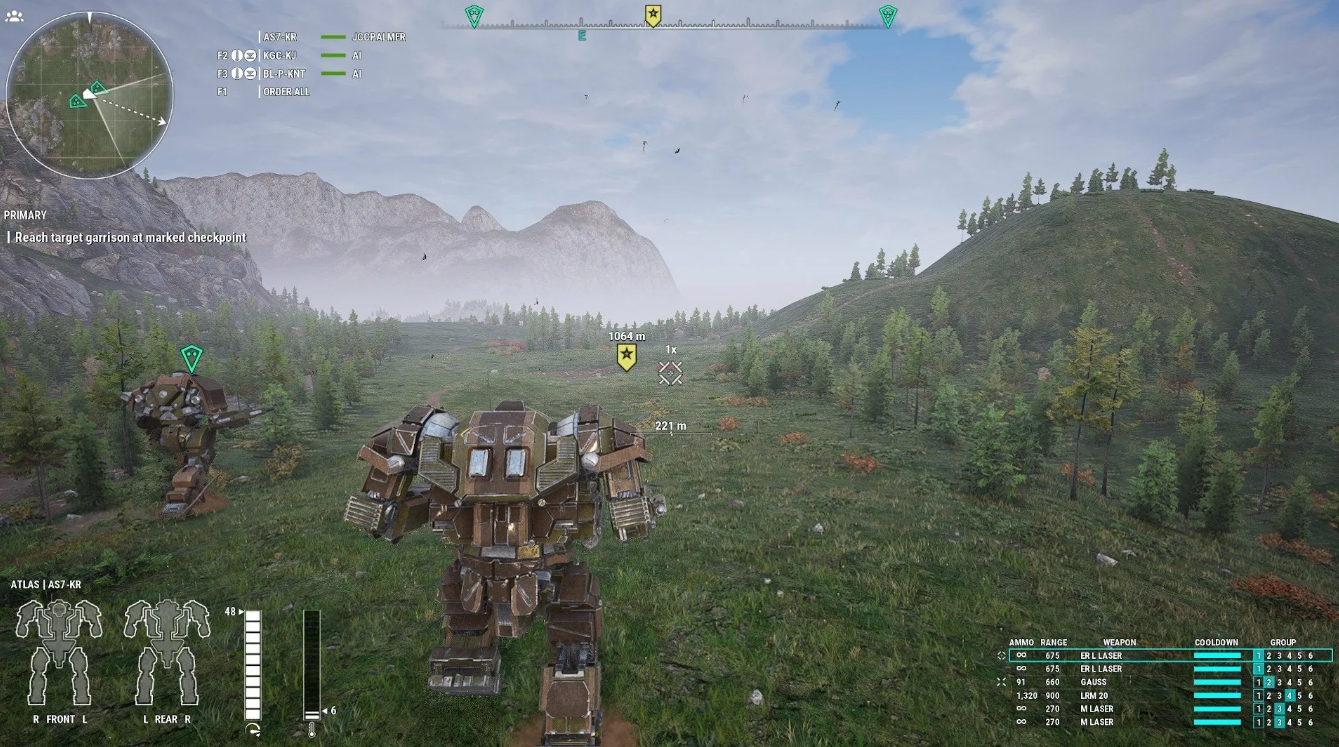The image size is (1339, 747).
Task: Toggle GAUSS assignment to weapon group 2
Action: tap(1268, 682)
